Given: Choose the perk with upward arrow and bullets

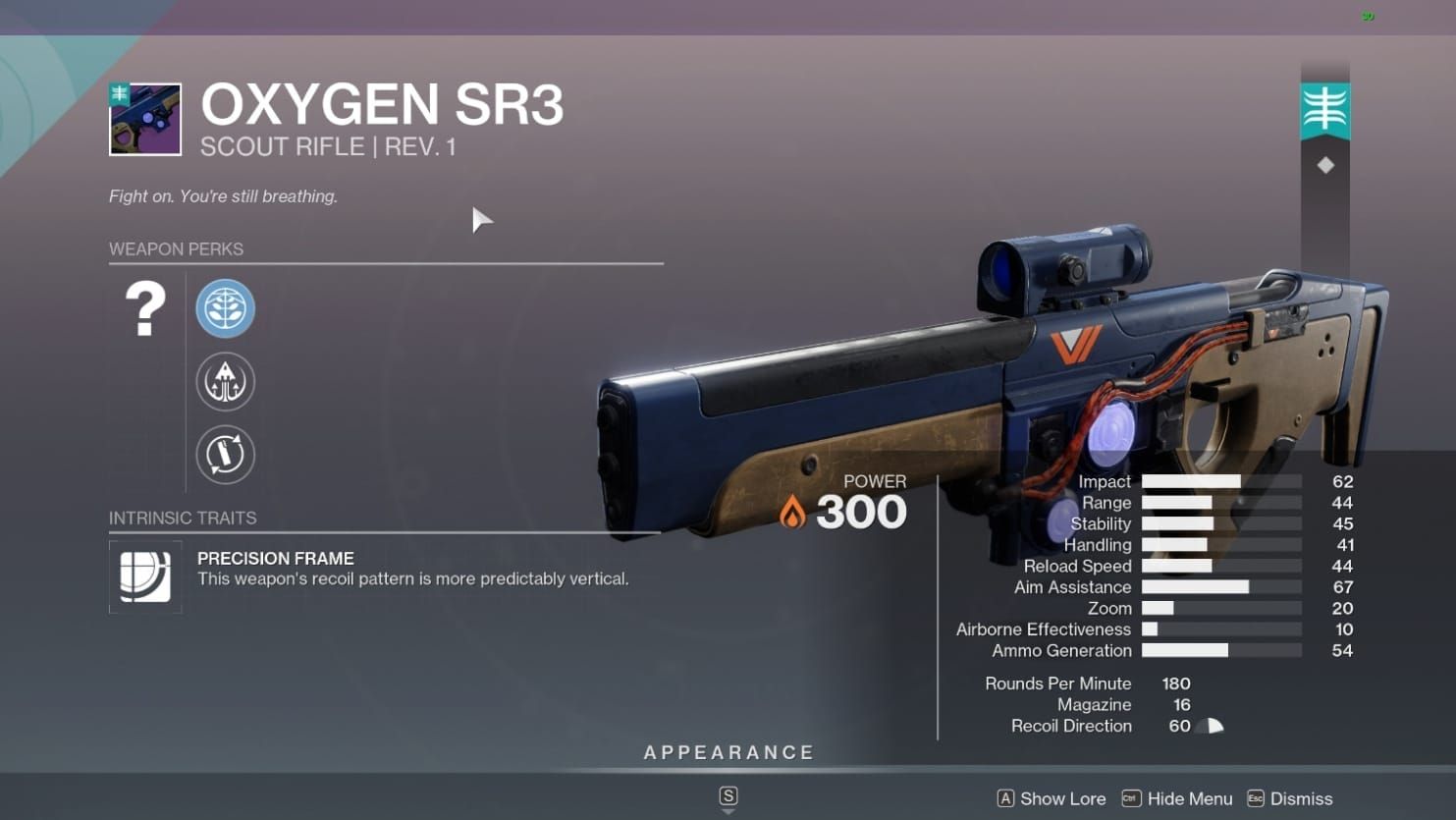Looking at the screenshot, I should (225, 381).
